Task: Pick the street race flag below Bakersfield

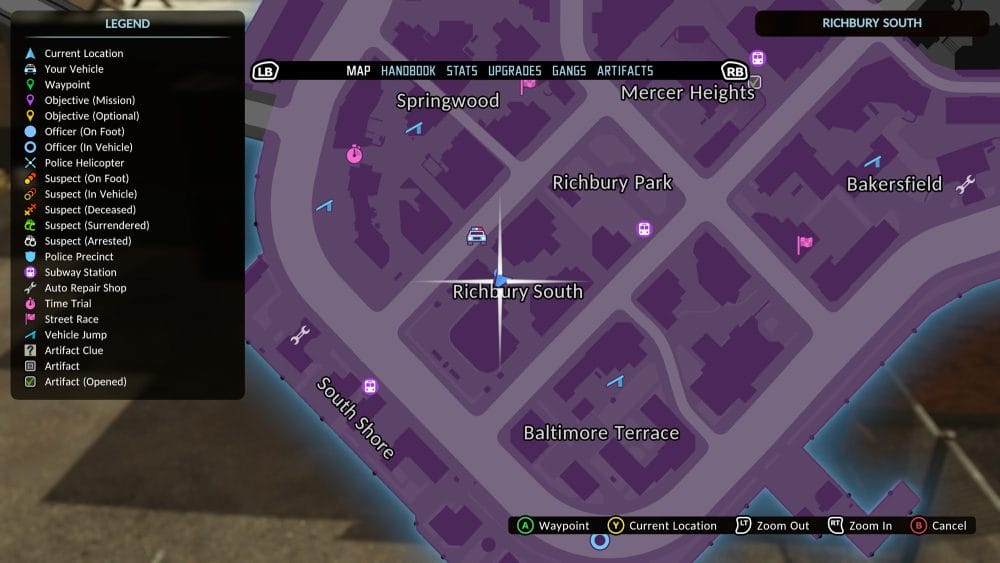Action: point(805,243)
